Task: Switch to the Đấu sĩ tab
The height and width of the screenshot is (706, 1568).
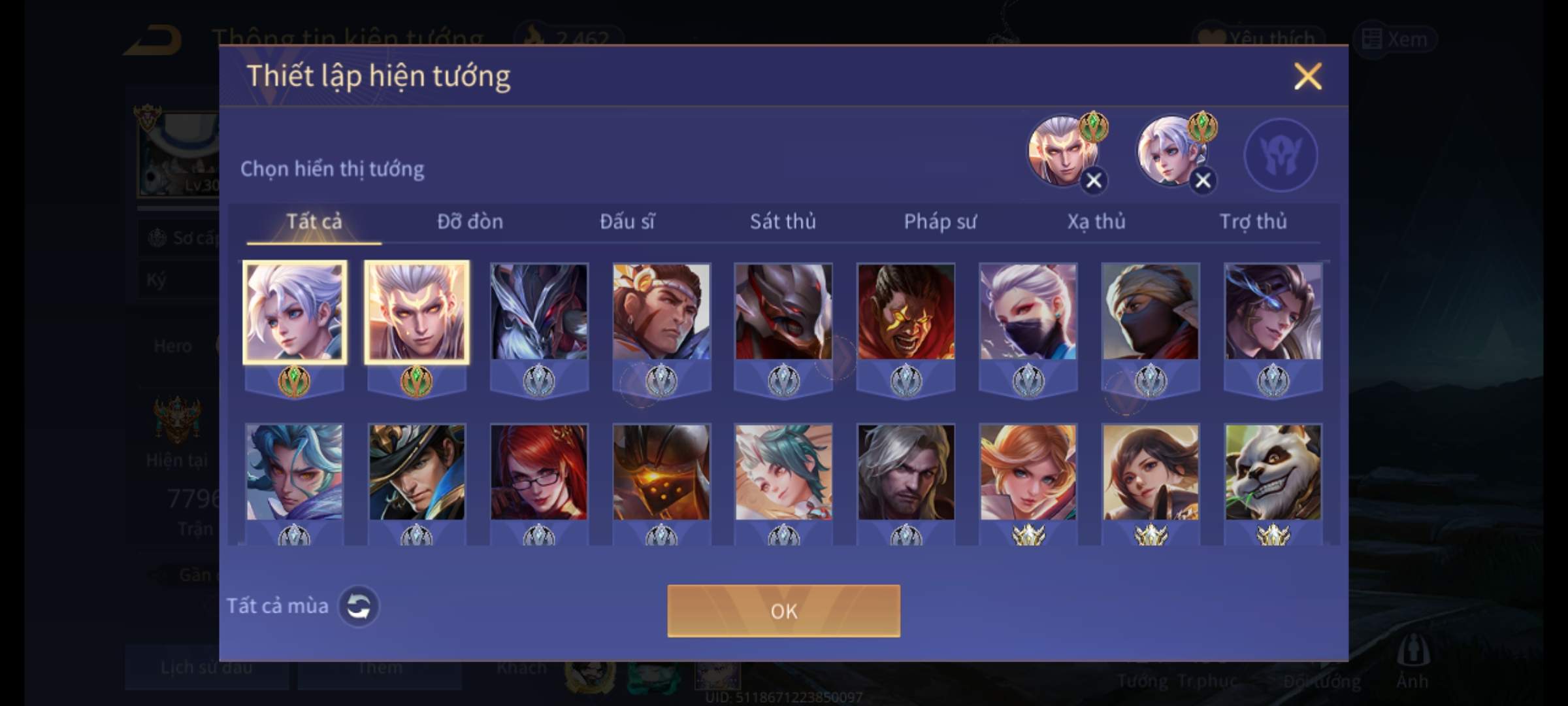Action: [x=627, y=222]
